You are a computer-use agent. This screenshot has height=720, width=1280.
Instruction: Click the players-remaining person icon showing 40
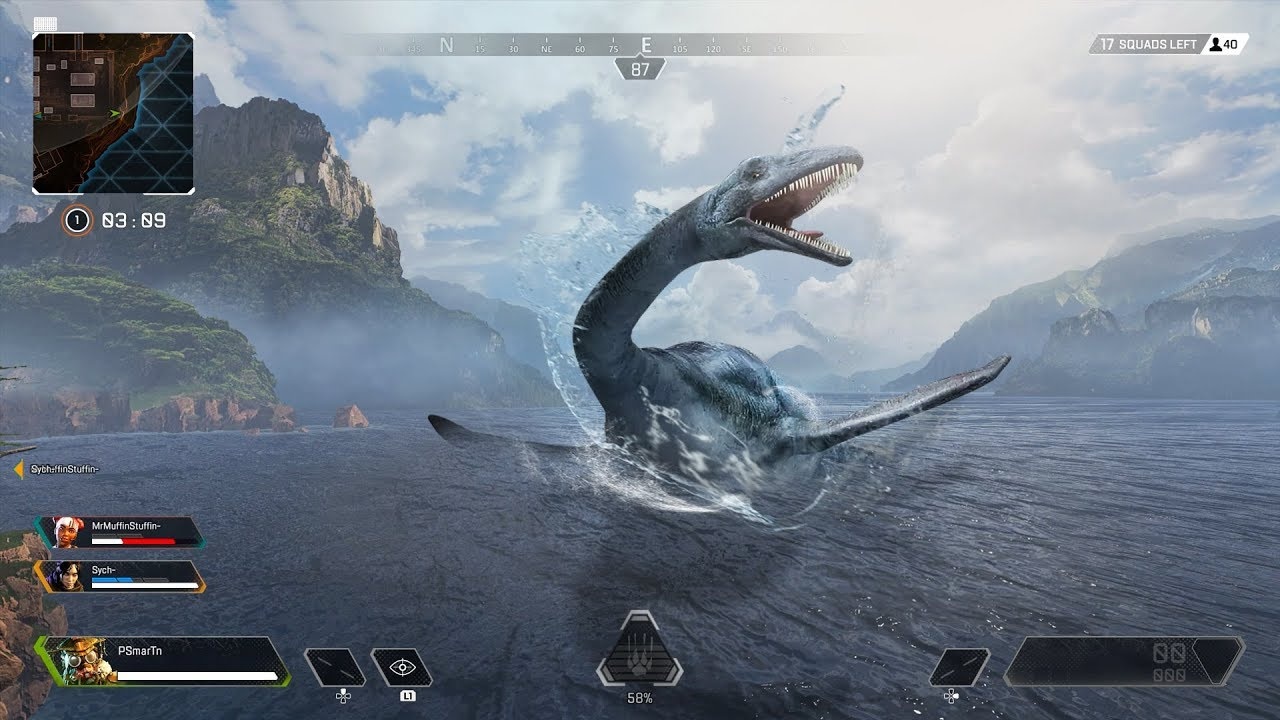1215,44
